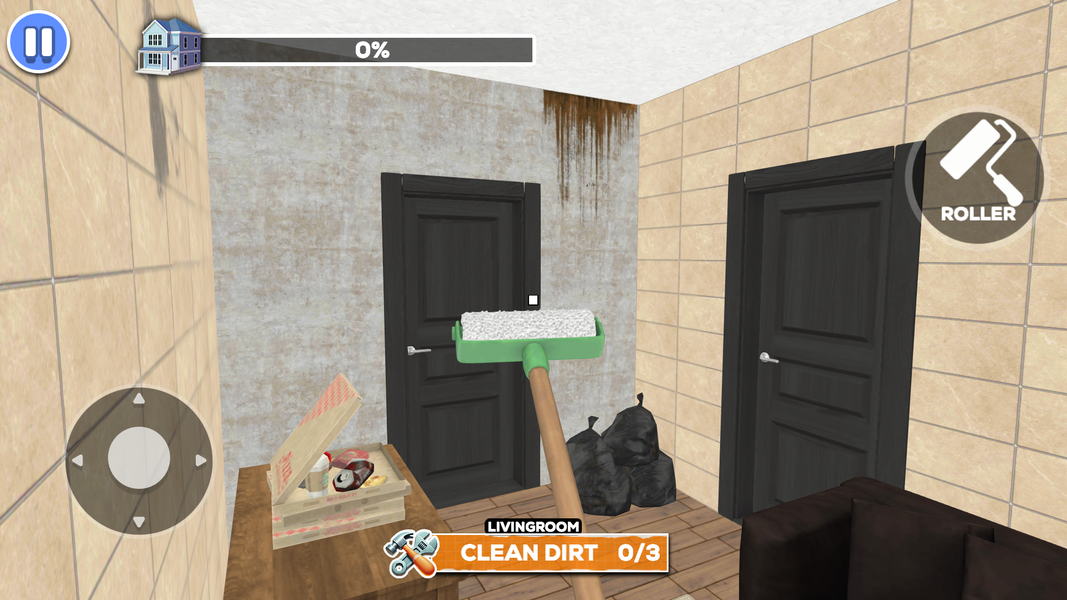
Task: Click the house progress icon
Action: point(166,46)
